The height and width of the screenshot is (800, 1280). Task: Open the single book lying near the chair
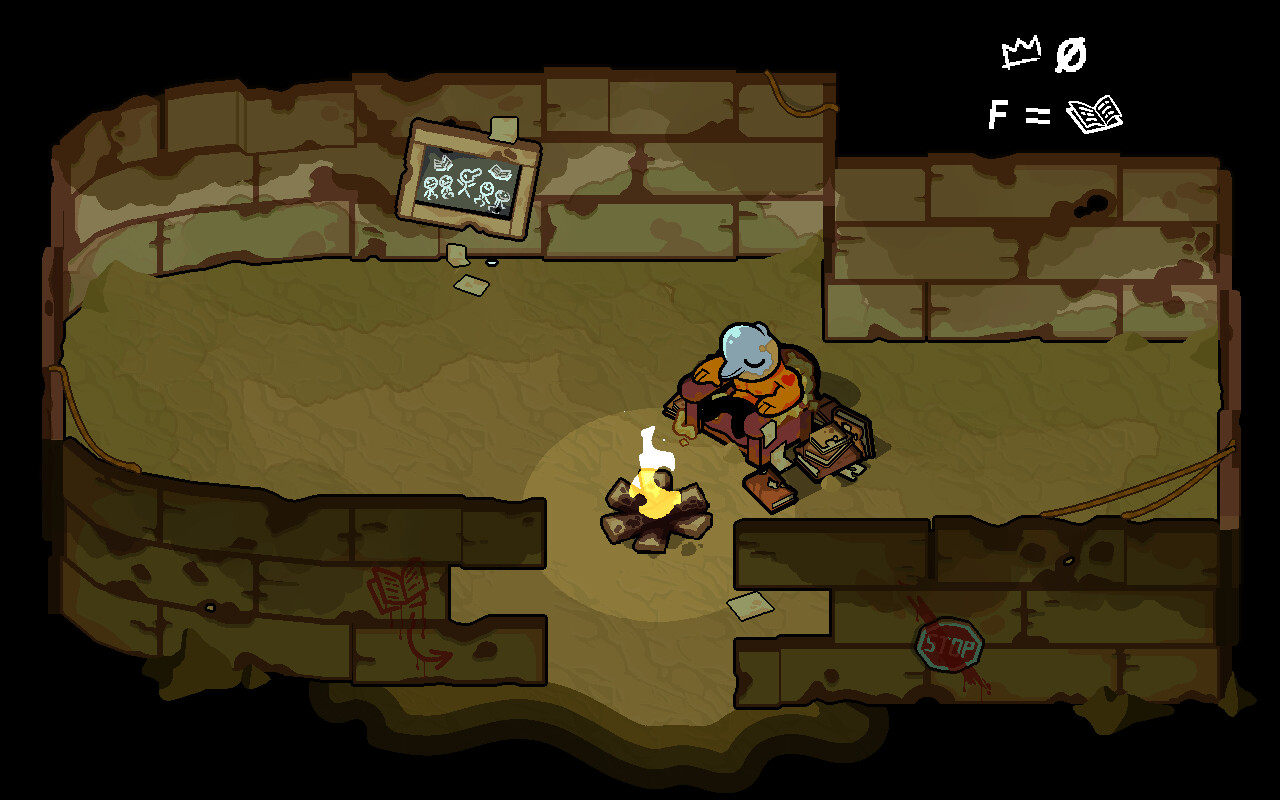[x=770, y=492]
